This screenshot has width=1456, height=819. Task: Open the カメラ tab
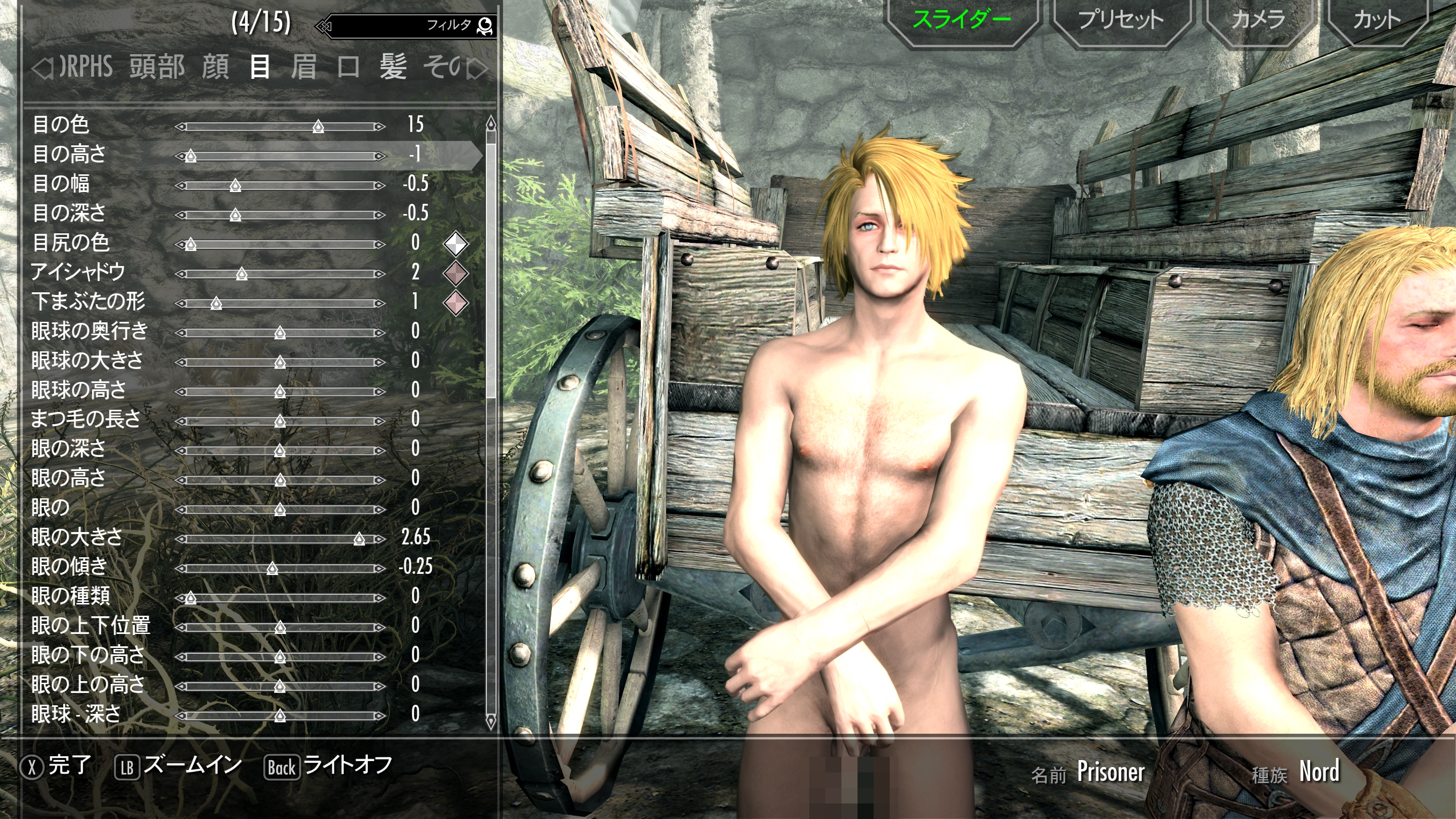click(x=1258, y=20)
